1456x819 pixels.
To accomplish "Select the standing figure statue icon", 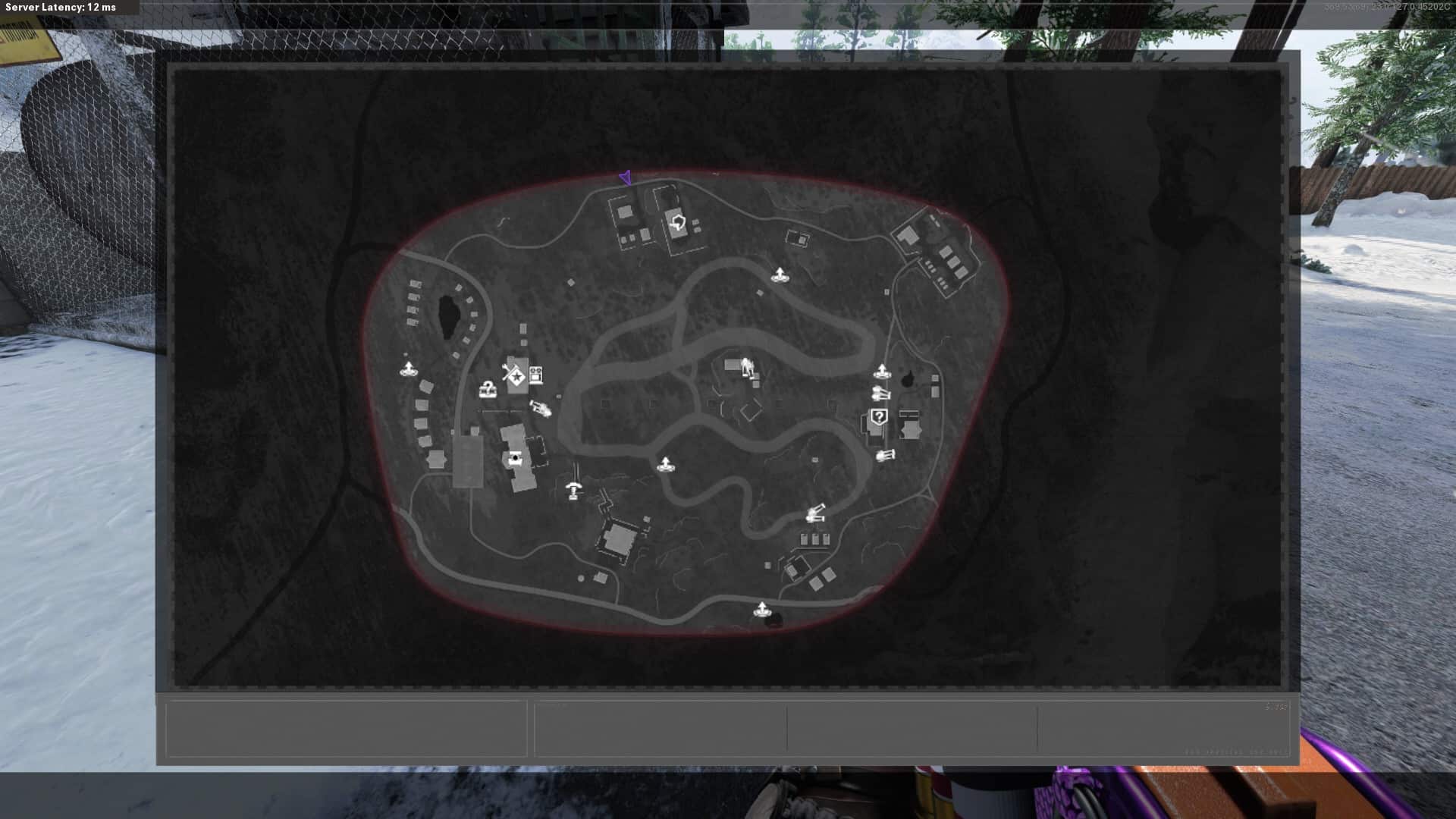I will tap(747, 366).
